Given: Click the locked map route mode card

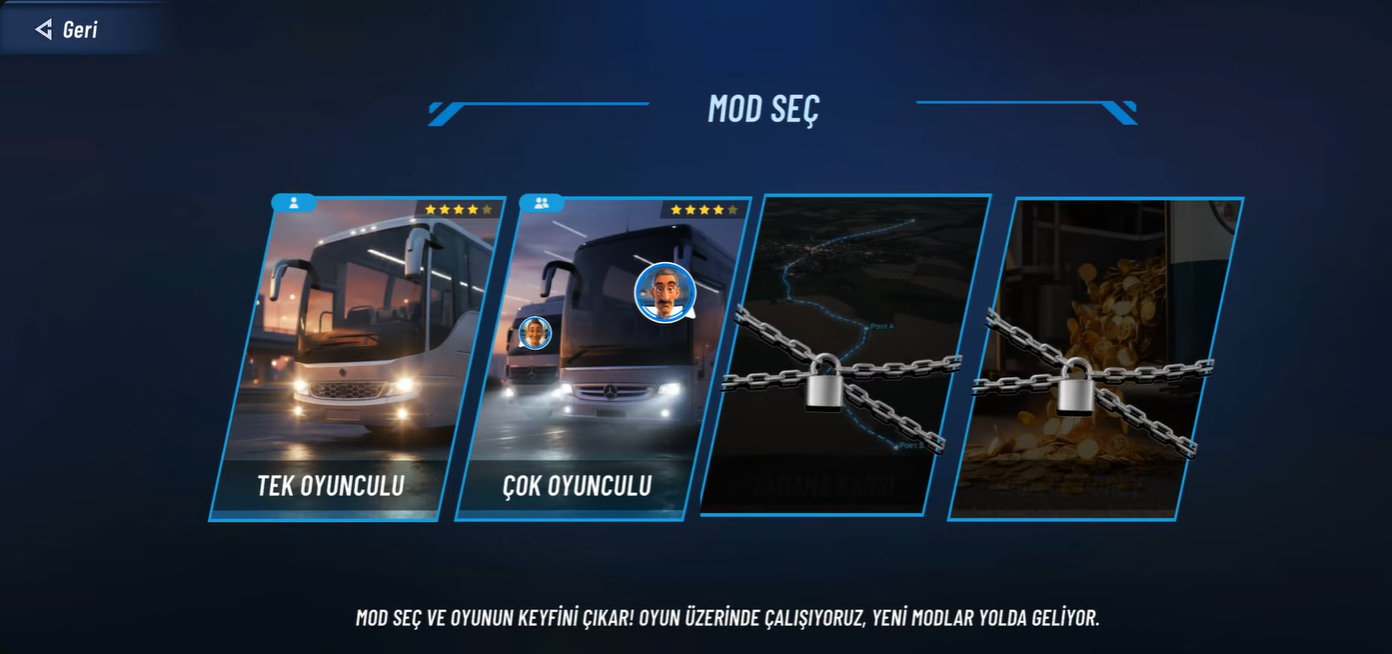Looking at the screenshot, I should 845,355.
